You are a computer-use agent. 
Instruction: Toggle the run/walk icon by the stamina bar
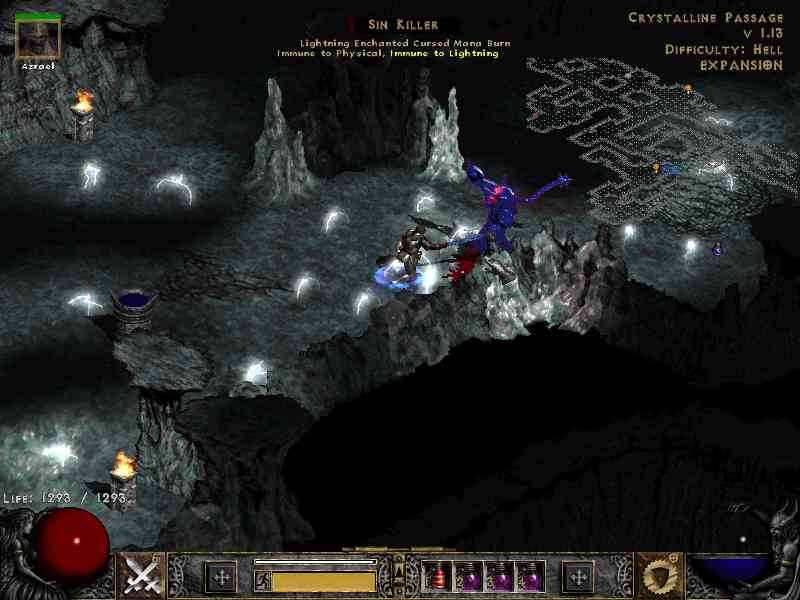coord(261,578)
